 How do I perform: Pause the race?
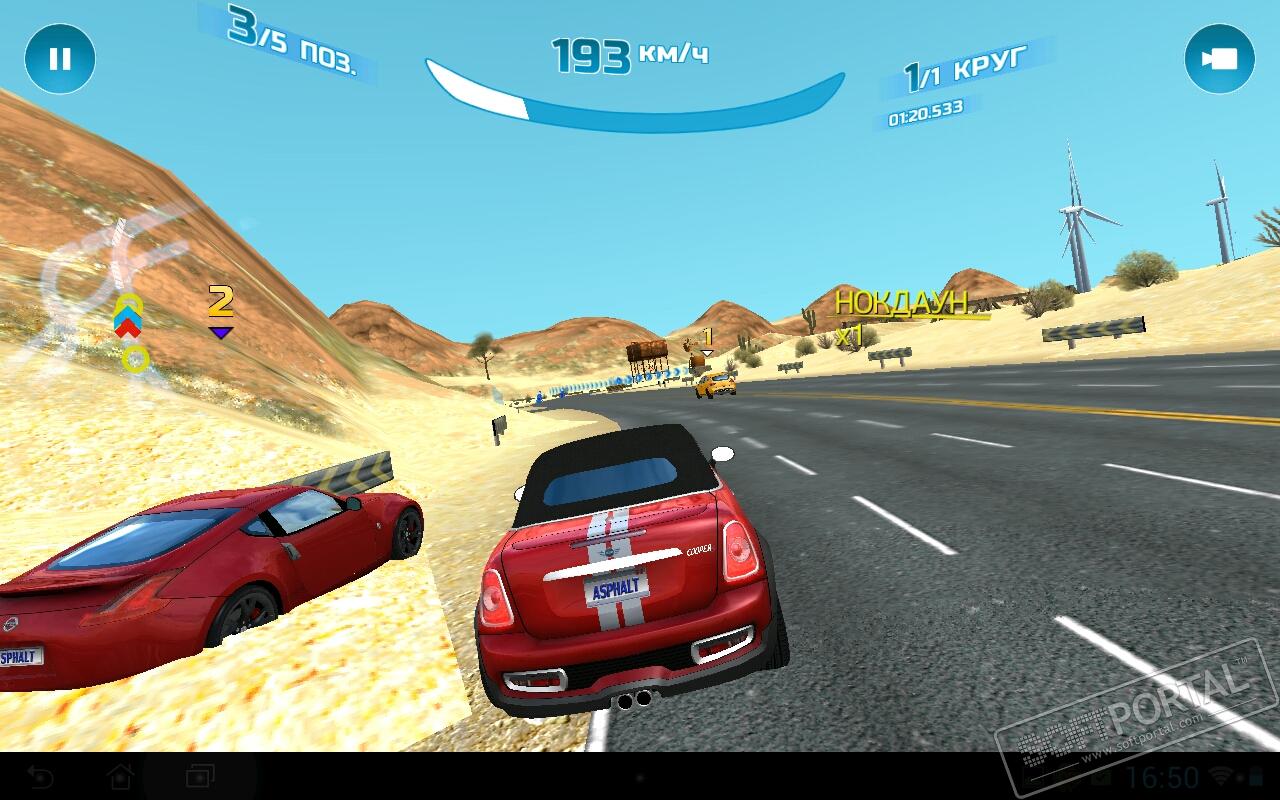60,59
